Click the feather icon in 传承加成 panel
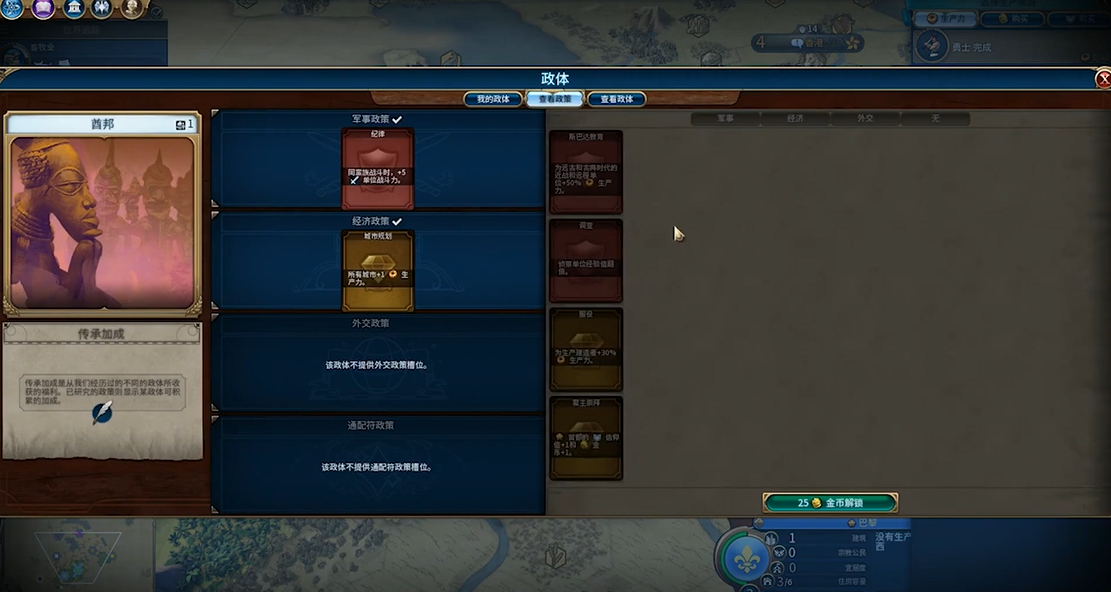 click(102, 413)
